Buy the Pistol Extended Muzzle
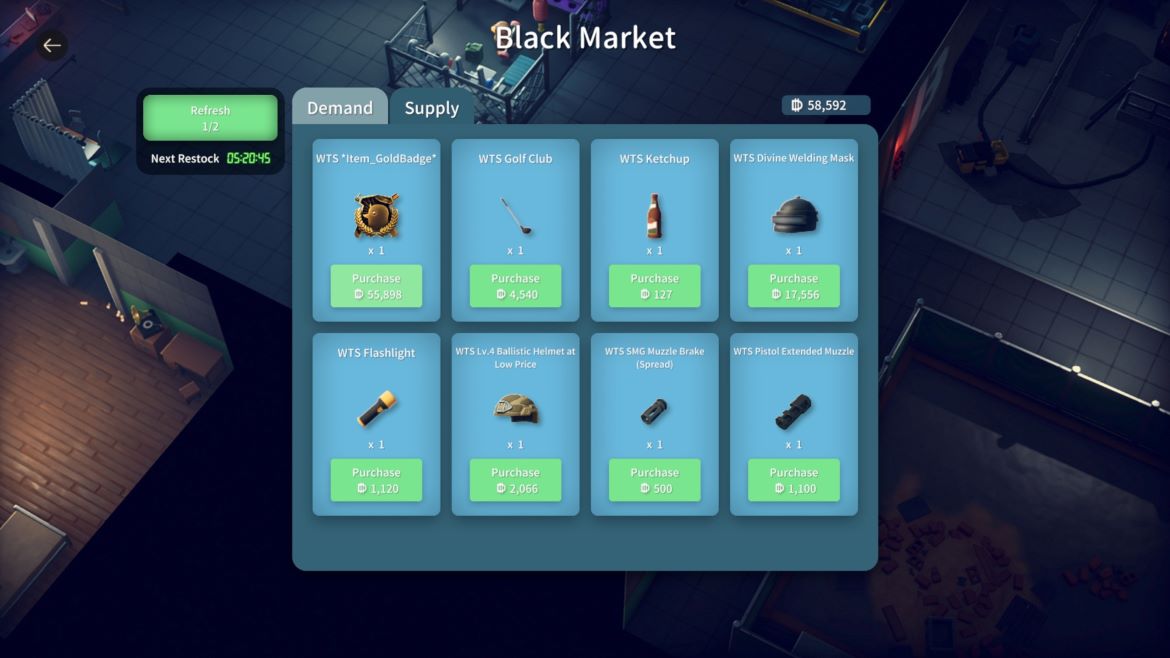This screenshot has height=658, width=1170. coord(793,480)
